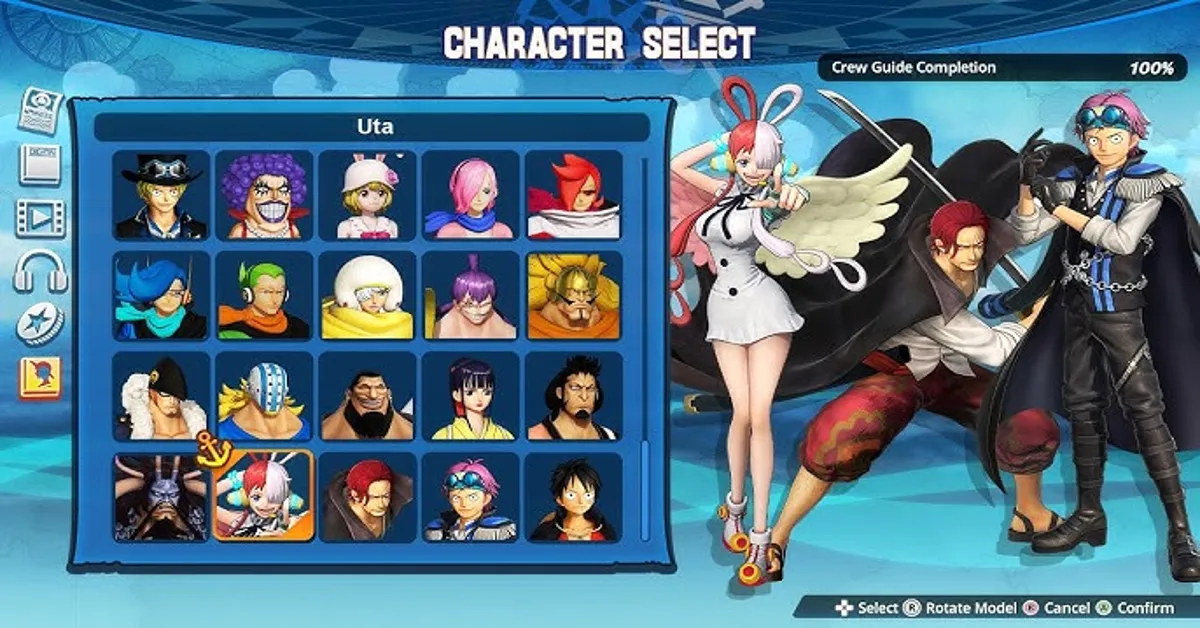Select the purple-haired Cracker portrait
This screenshot has height=628, width=1200.
(x=470, y=296)
